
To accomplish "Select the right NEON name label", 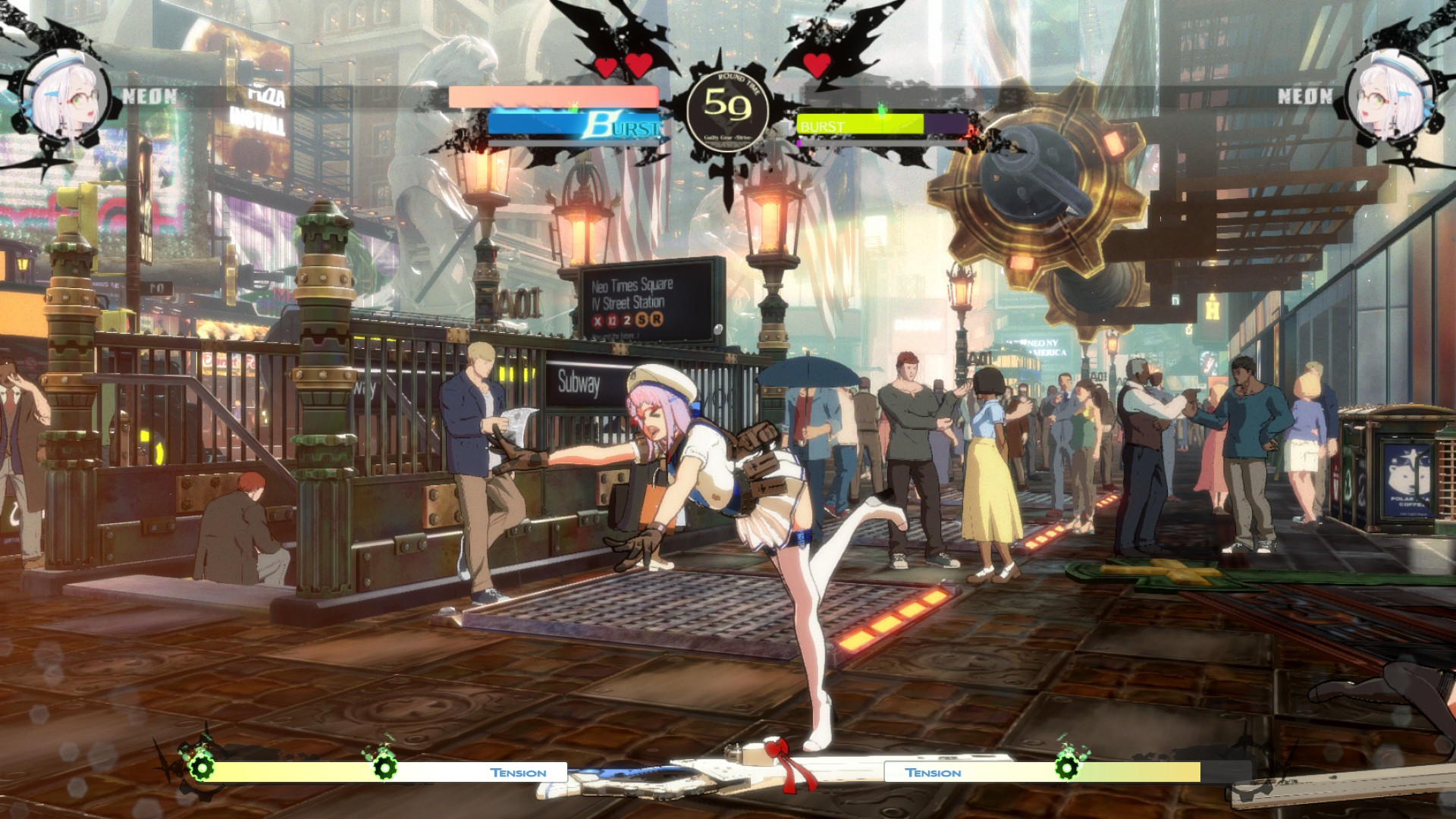I will coord(1304,96).
